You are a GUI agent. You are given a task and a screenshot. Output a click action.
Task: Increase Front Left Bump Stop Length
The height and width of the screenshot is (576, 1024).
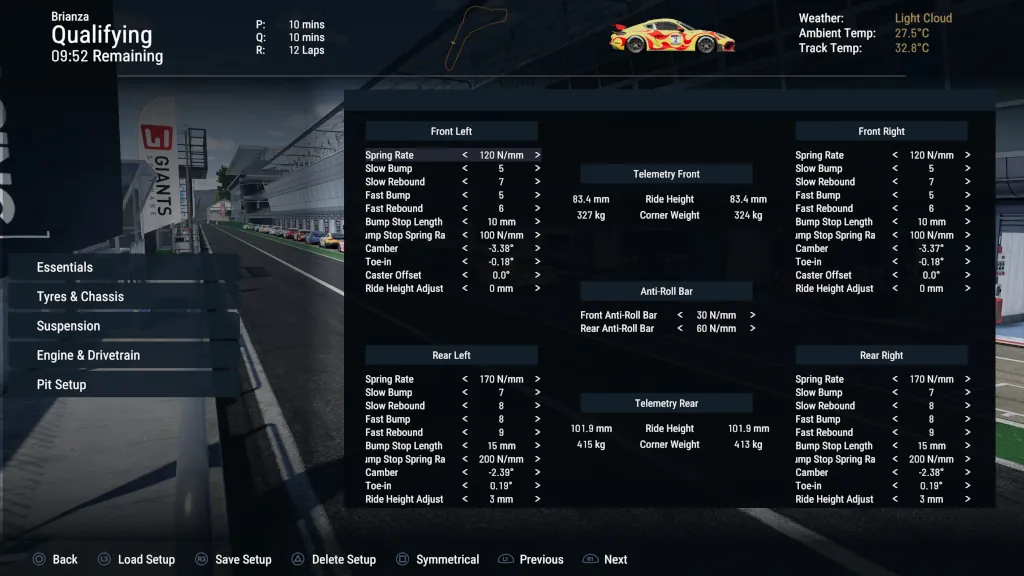tap(537, 222)
